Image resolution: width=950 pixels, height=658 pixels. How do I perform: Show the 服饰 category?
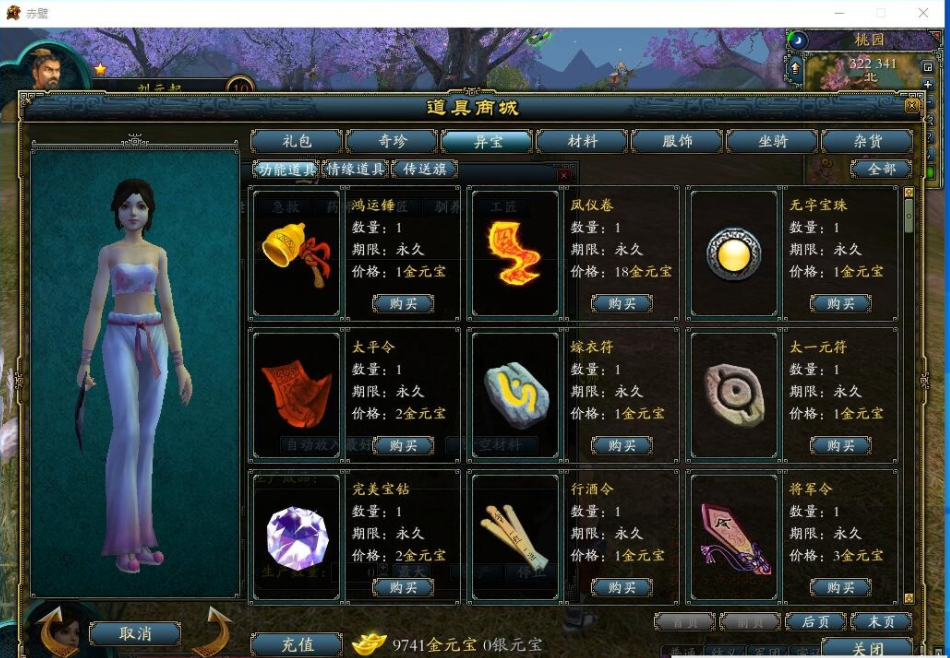pos(677,141)
